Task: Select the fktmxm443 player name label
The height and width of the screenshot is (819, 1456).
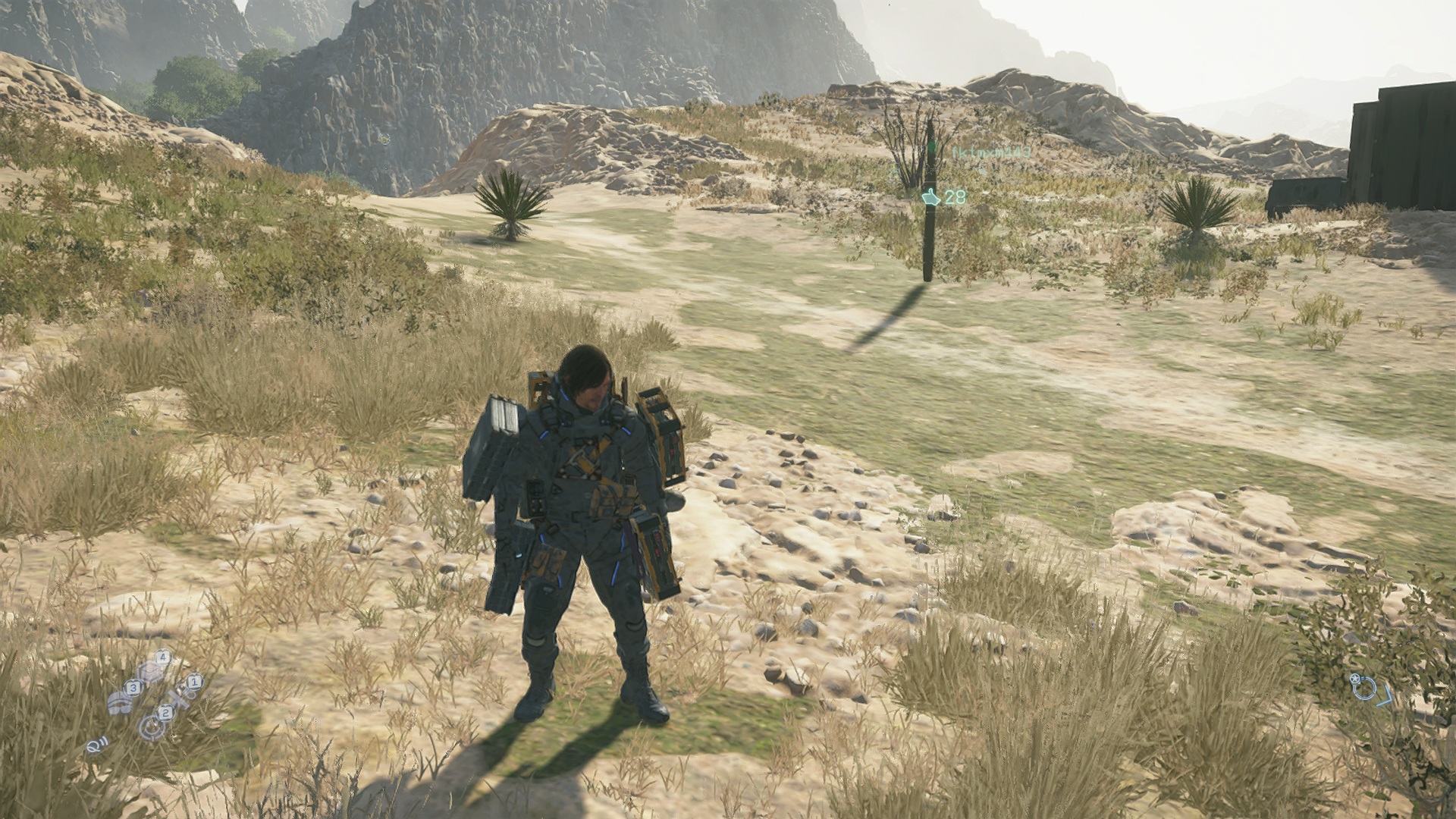Action: pyautogui.click(x=990, y=152)
